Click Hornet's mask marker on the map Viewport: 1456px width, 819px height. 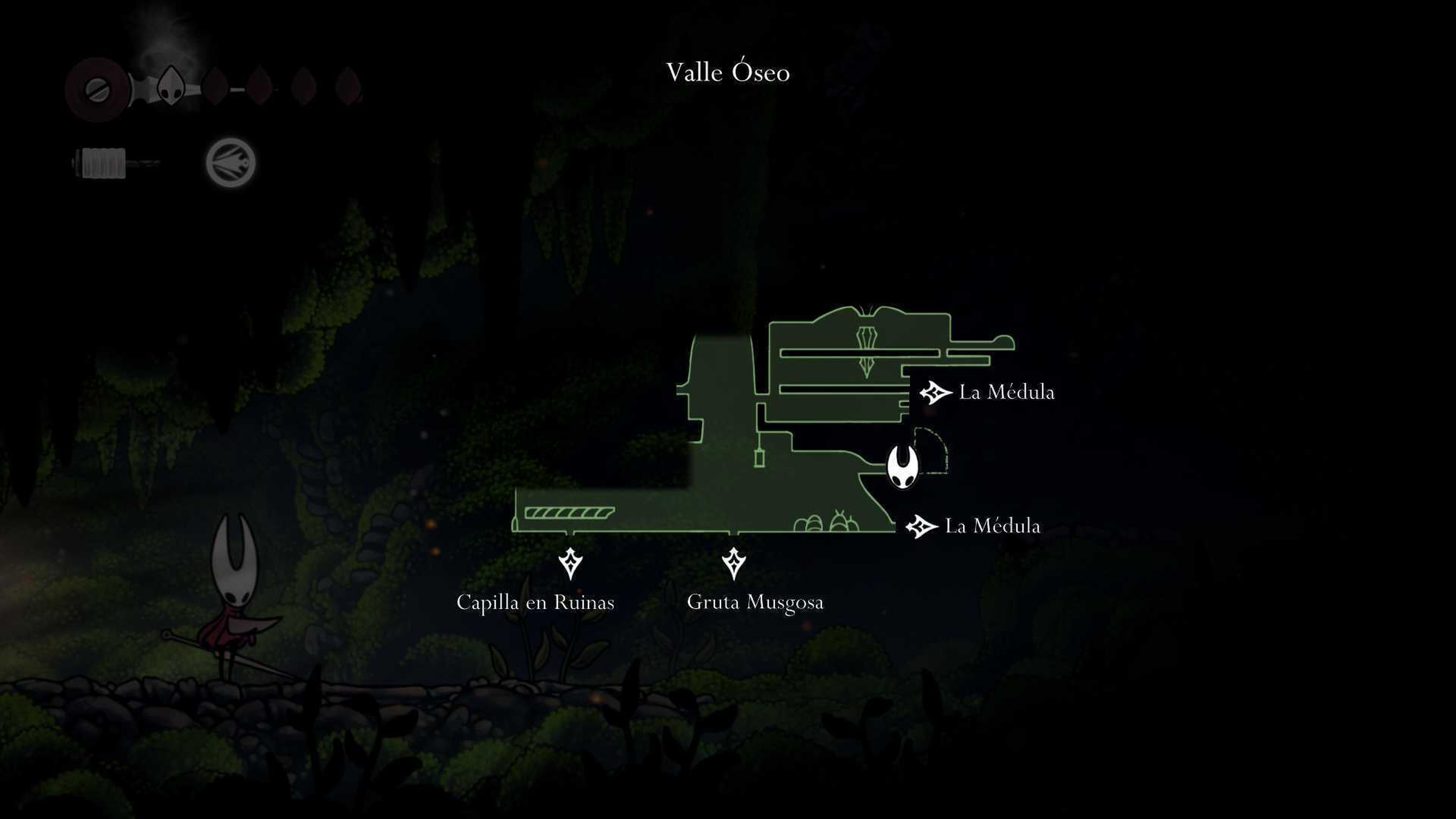(902, 466)
